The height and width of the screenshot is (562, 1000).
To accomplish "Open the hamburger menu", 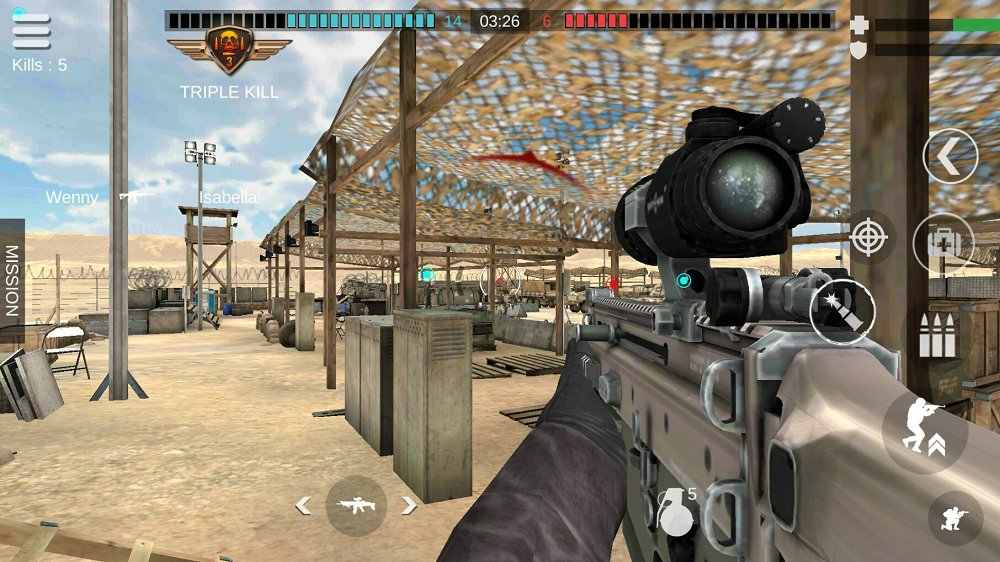I will point(31,31).
